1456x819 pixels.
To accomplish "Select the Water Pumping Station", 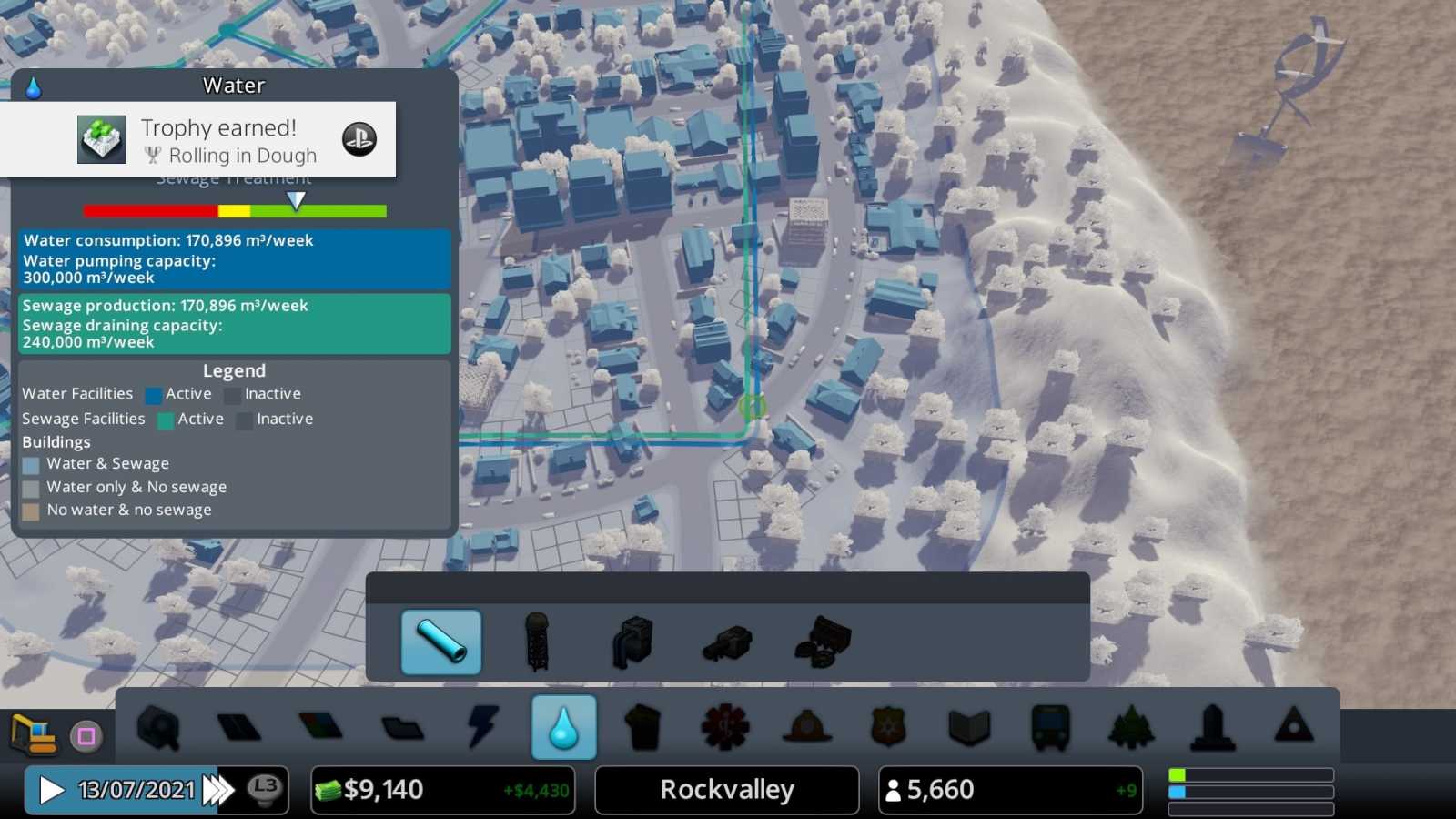I will [632, 642].
